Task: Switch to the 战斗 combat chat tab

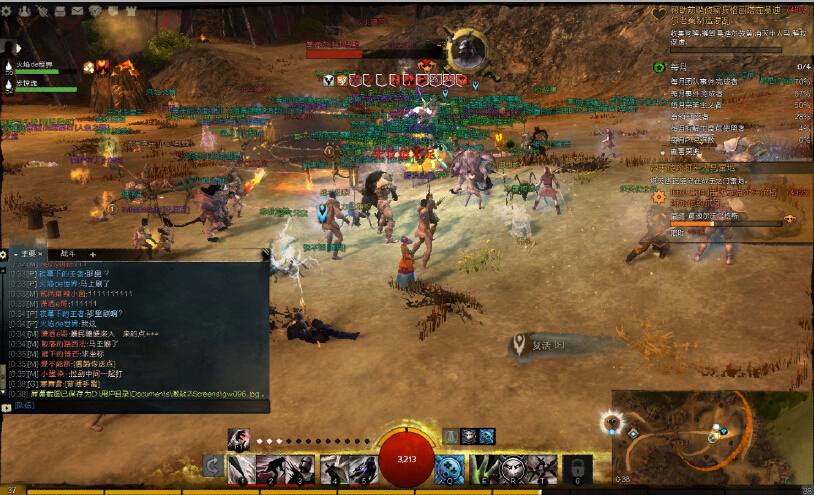Action: click(67, 254)
